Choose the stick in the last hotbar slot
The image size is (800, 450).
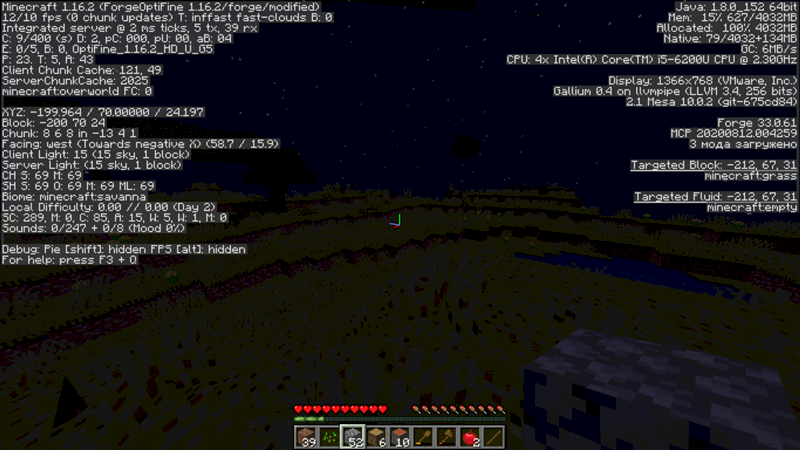click(494, 437)
